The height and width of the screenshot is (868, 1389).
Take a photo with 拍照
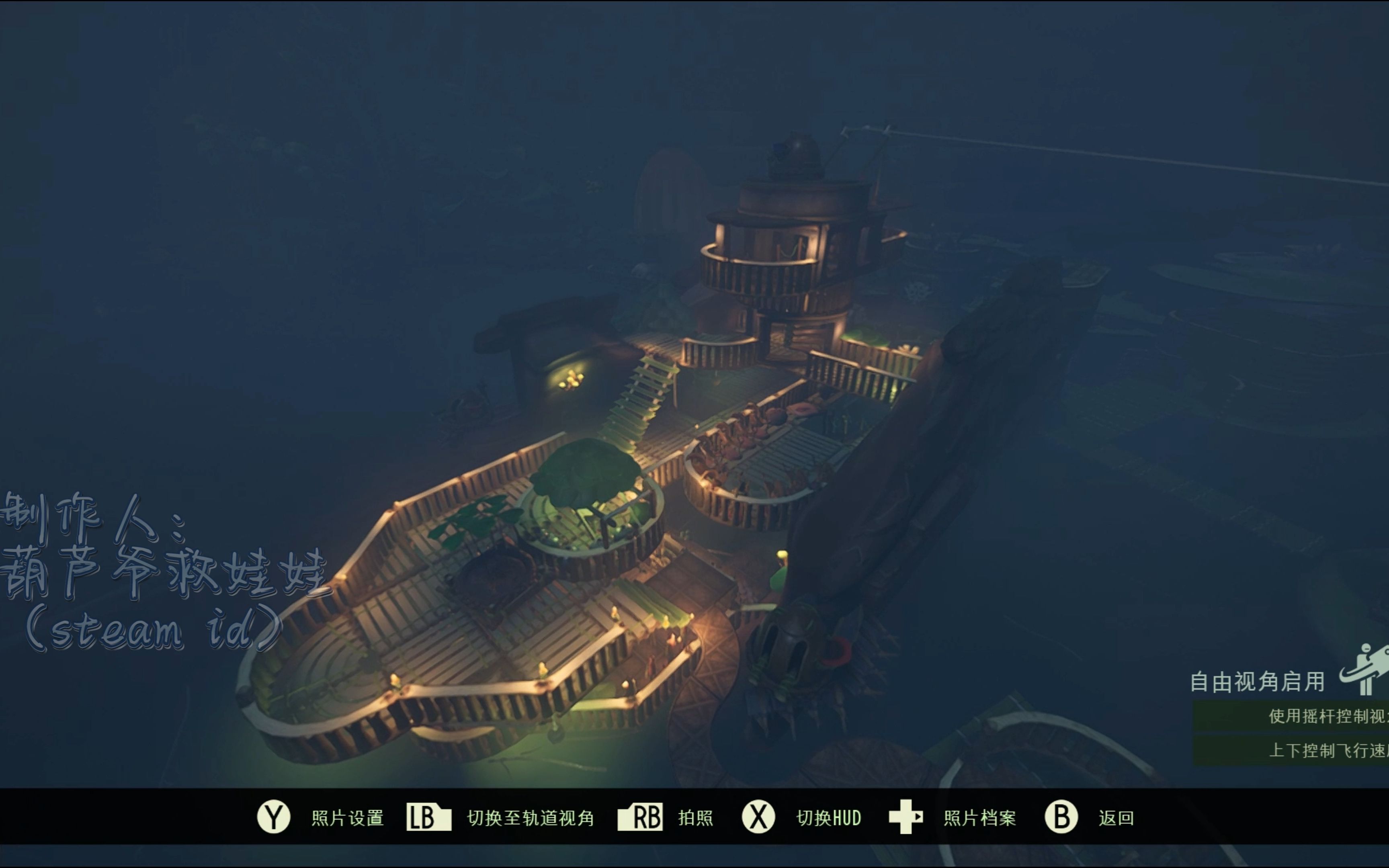694,817
